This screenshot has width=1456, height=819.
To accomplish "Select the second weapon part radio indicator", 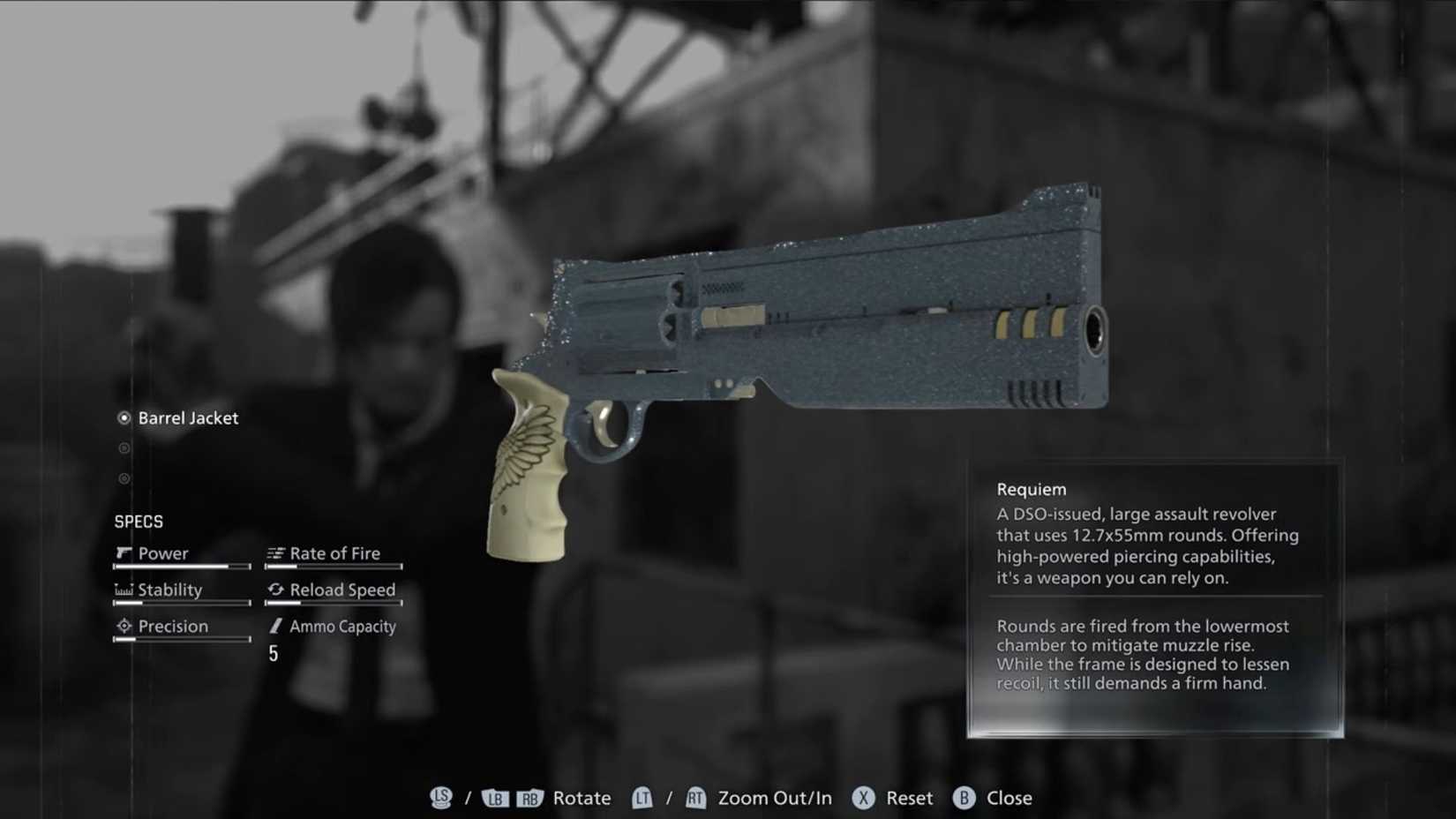I will click(x=124, y=448).
